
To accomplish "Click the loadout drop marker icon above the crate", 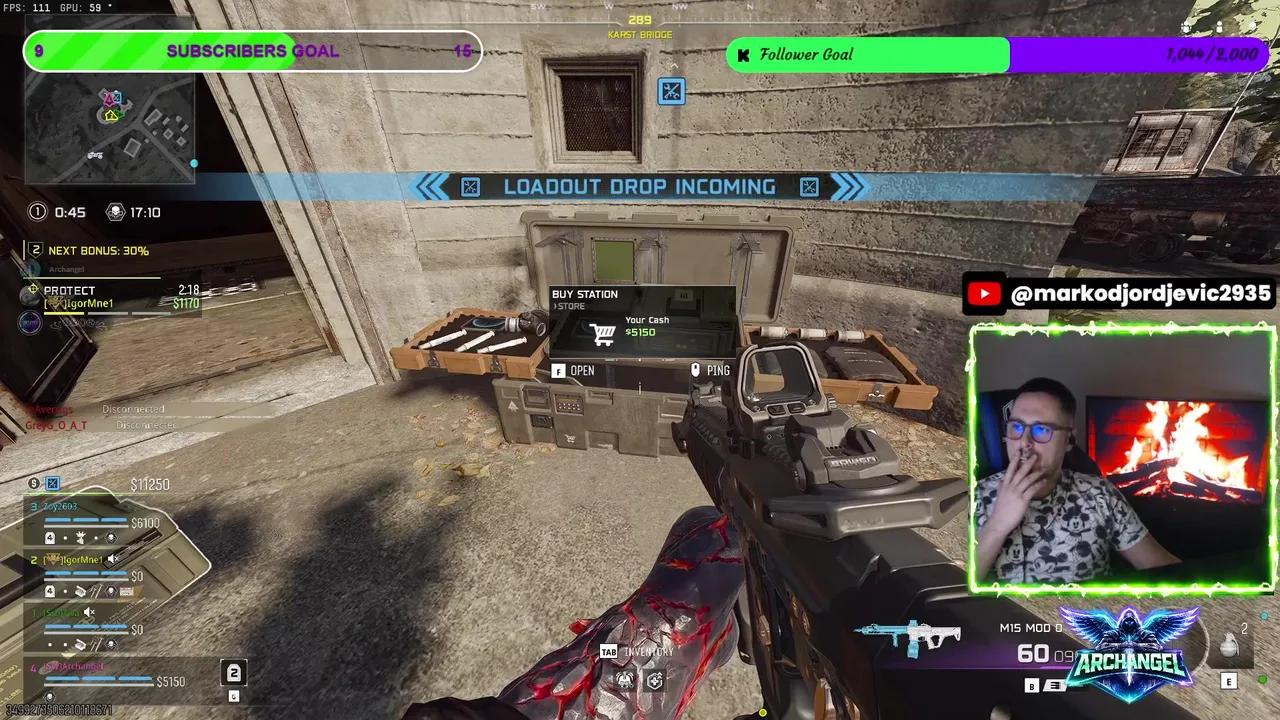I will tap(671, 93).
